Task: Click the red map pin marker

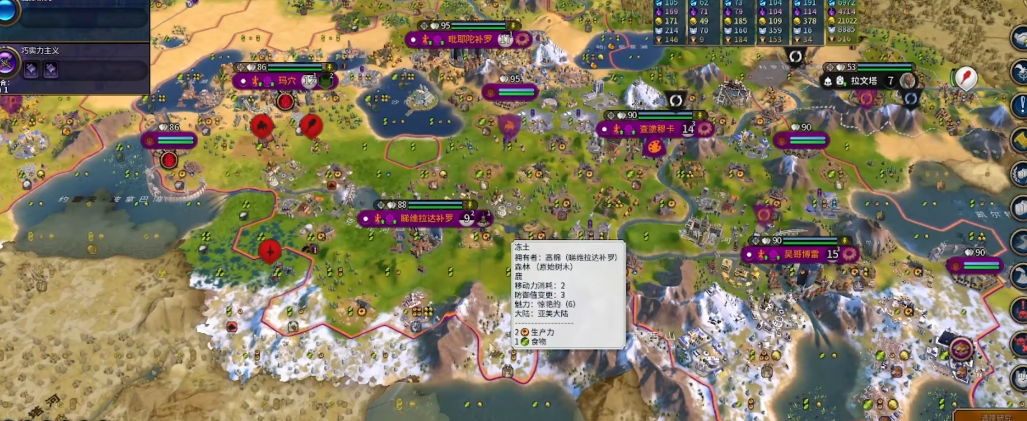Action: coord(965,80)
